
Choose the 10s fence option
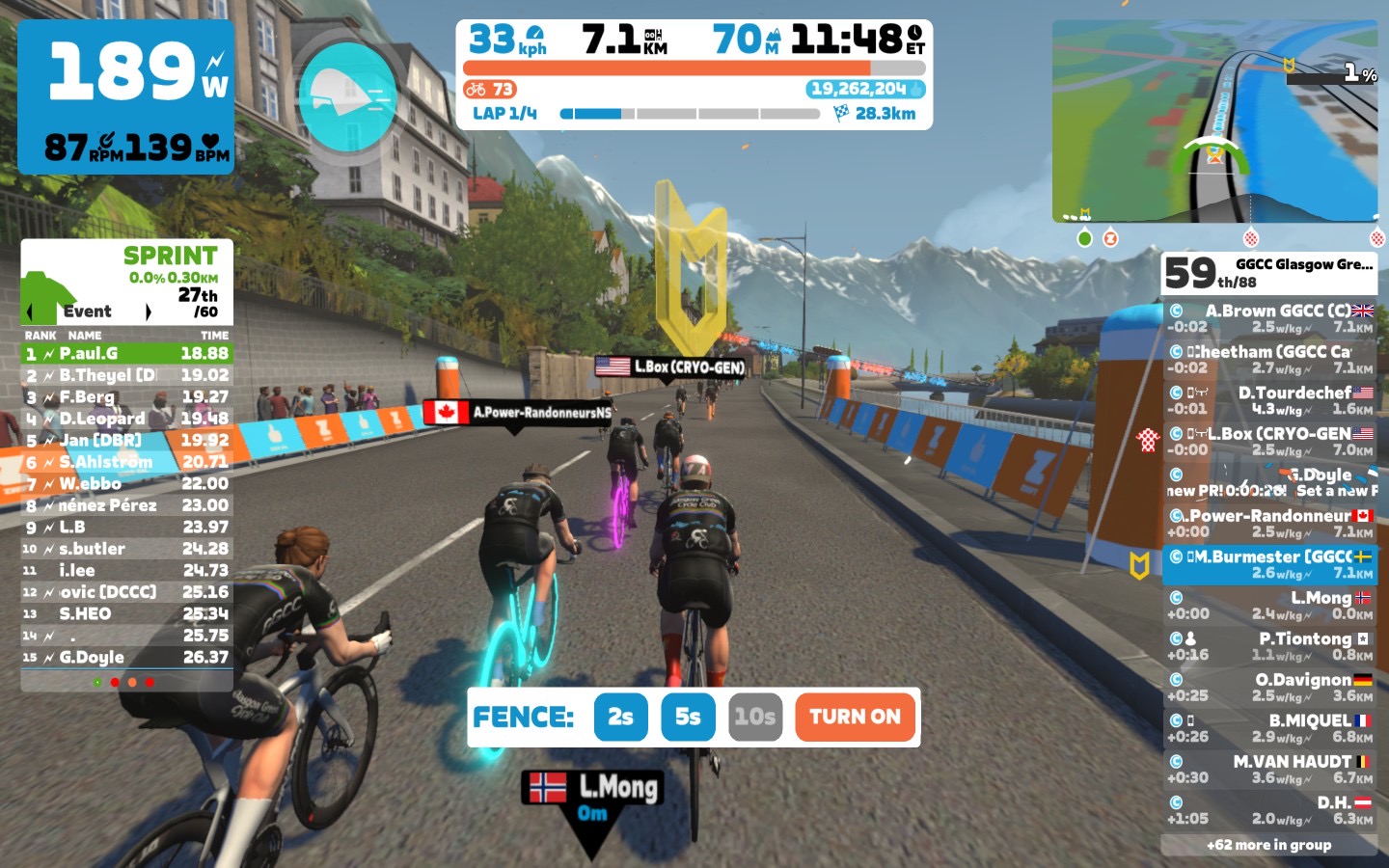point(754,717)
